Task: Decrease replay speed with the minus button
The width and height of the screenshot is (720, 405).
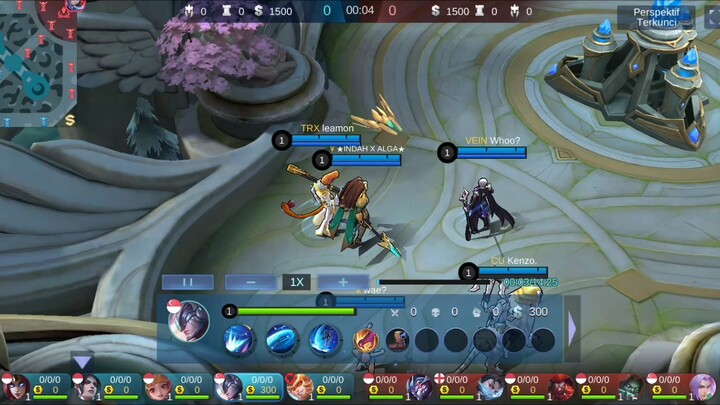Action: 251,282
